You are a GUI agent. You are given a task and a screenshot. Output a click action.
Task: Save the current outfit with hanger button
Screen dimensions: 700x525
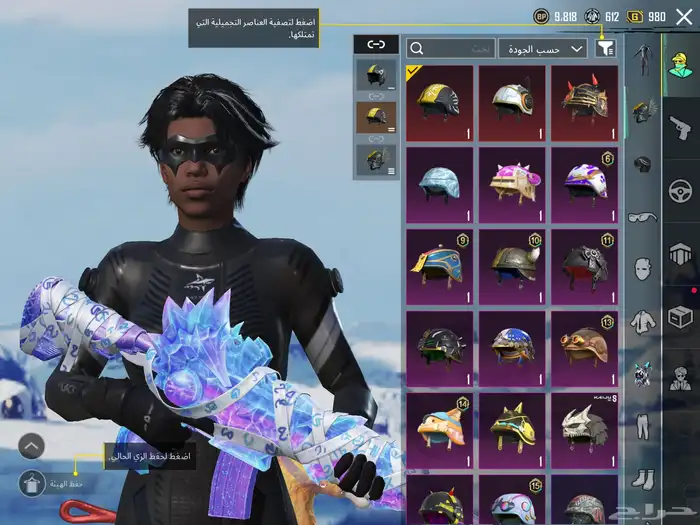tap(32, 484)
